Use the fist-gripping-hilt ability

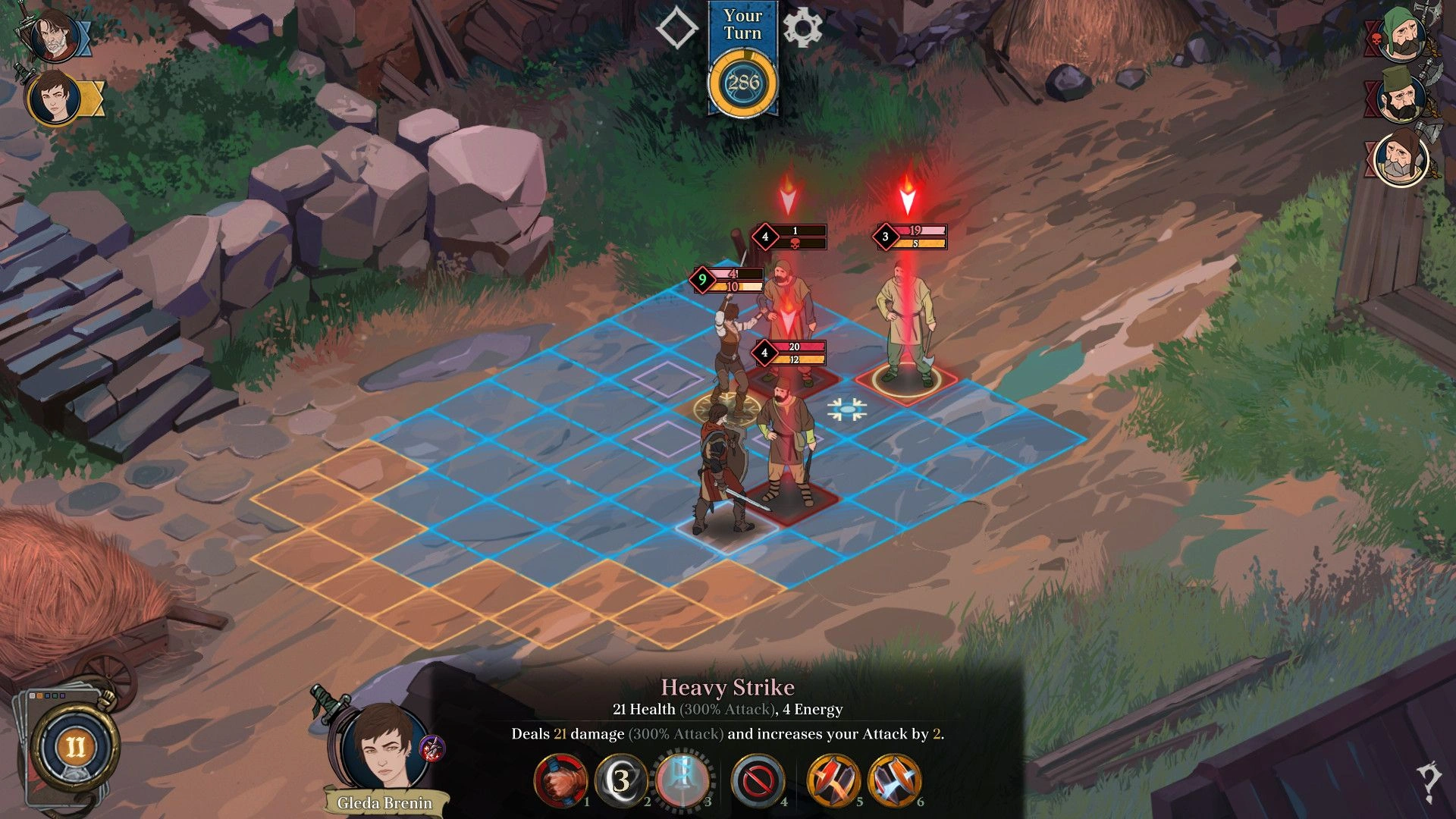[561, 780]
